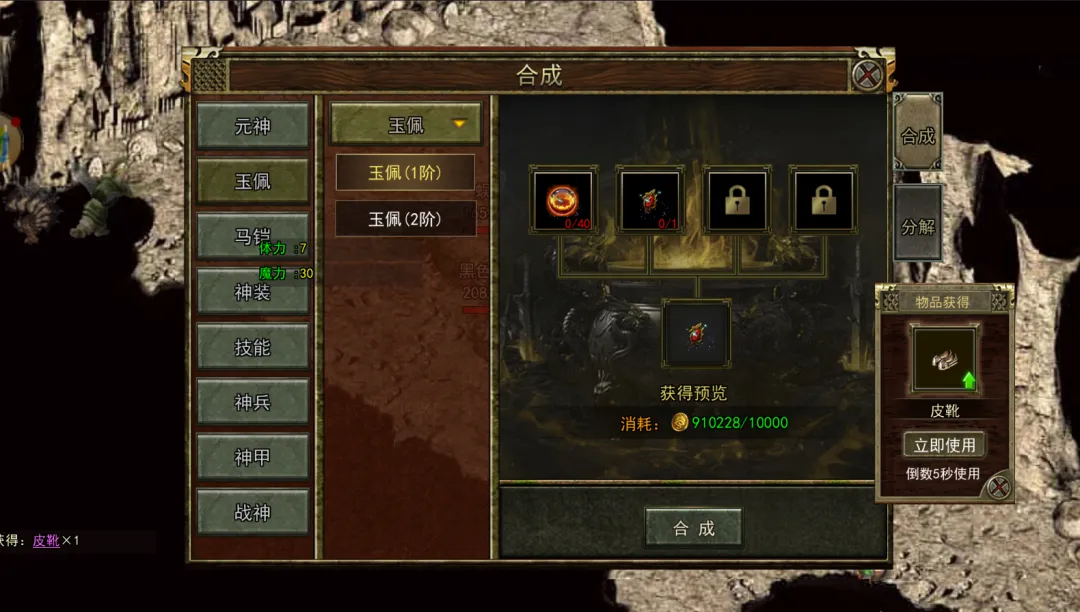Switch to the 神装 category
This screenshot has width=1080, height=612.
click(x=253, y=292)
